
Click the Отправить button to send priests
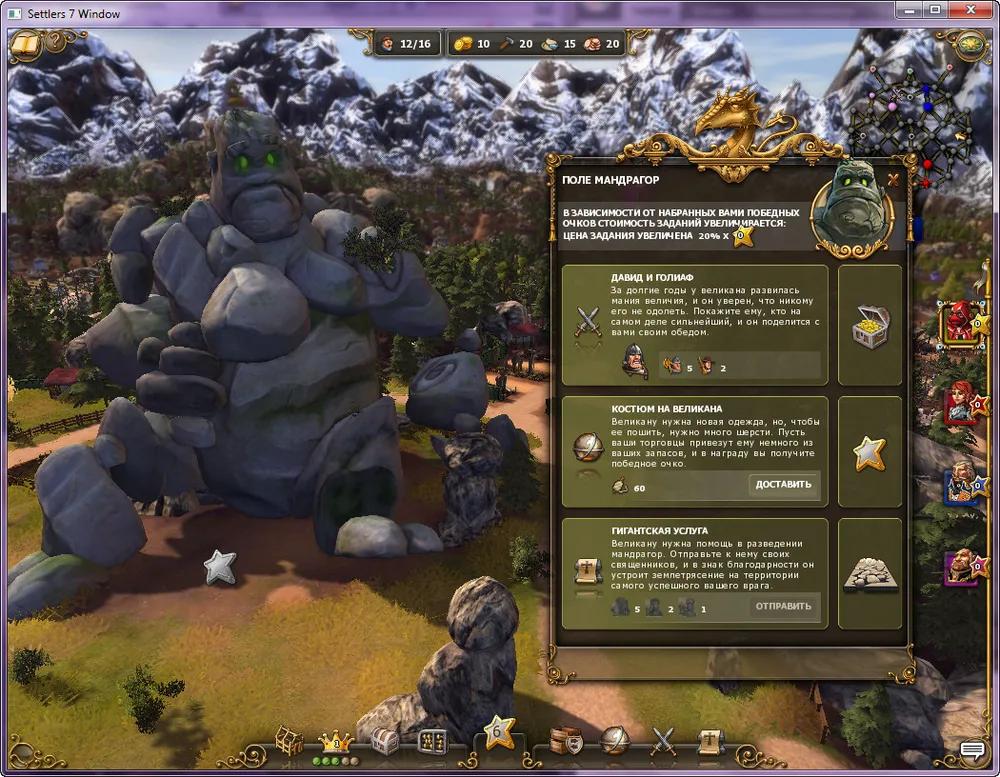click(782, 606)
